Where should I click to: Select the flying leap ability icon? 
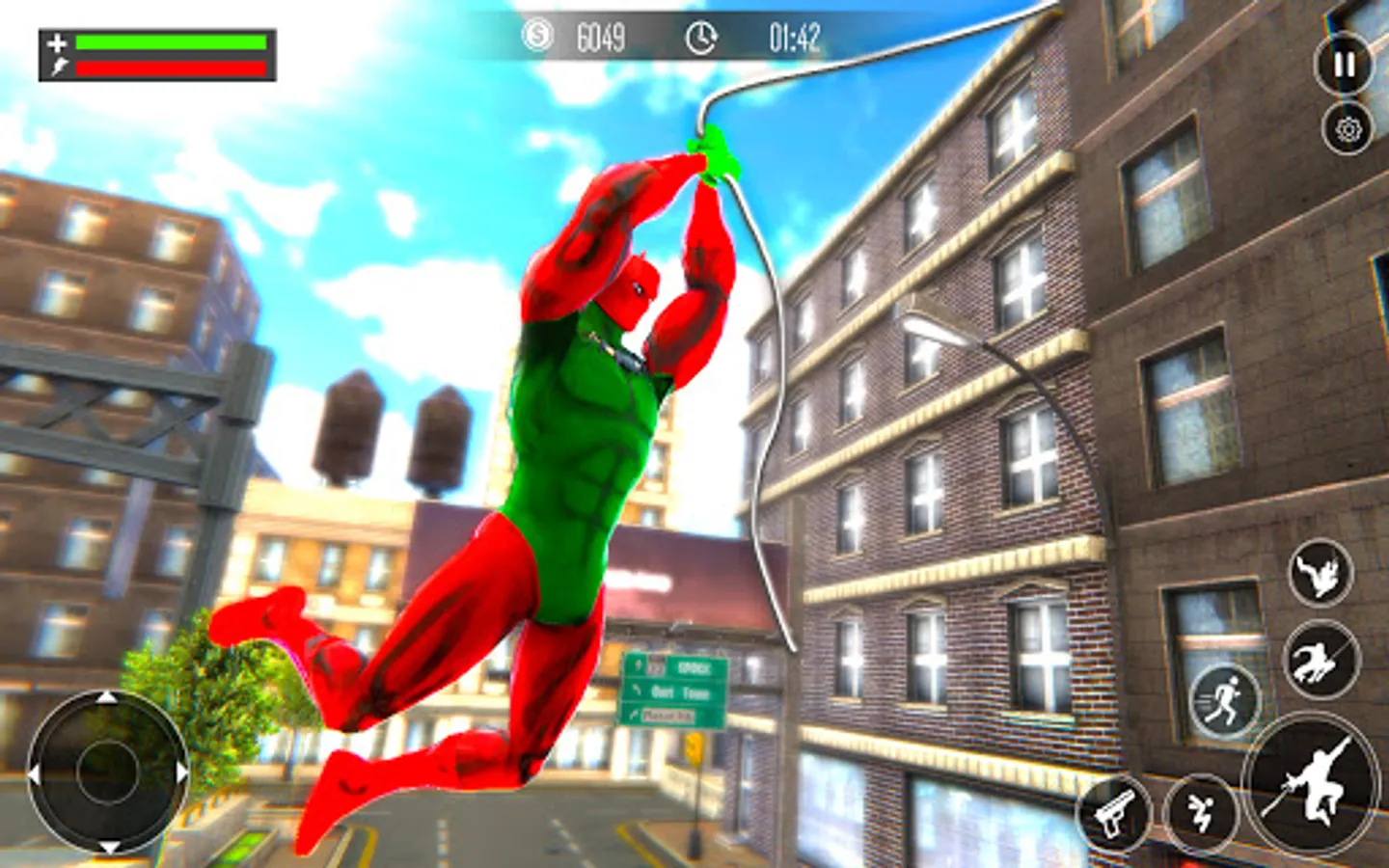tap(1320, 574)
